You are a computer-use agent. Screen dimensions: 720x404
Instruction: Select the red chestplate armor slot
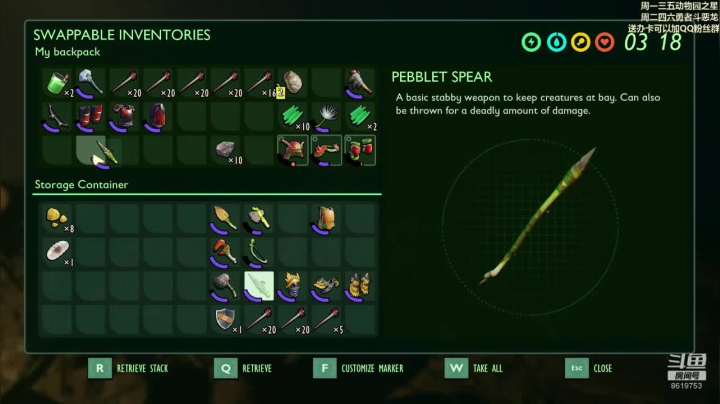[125, 117]
